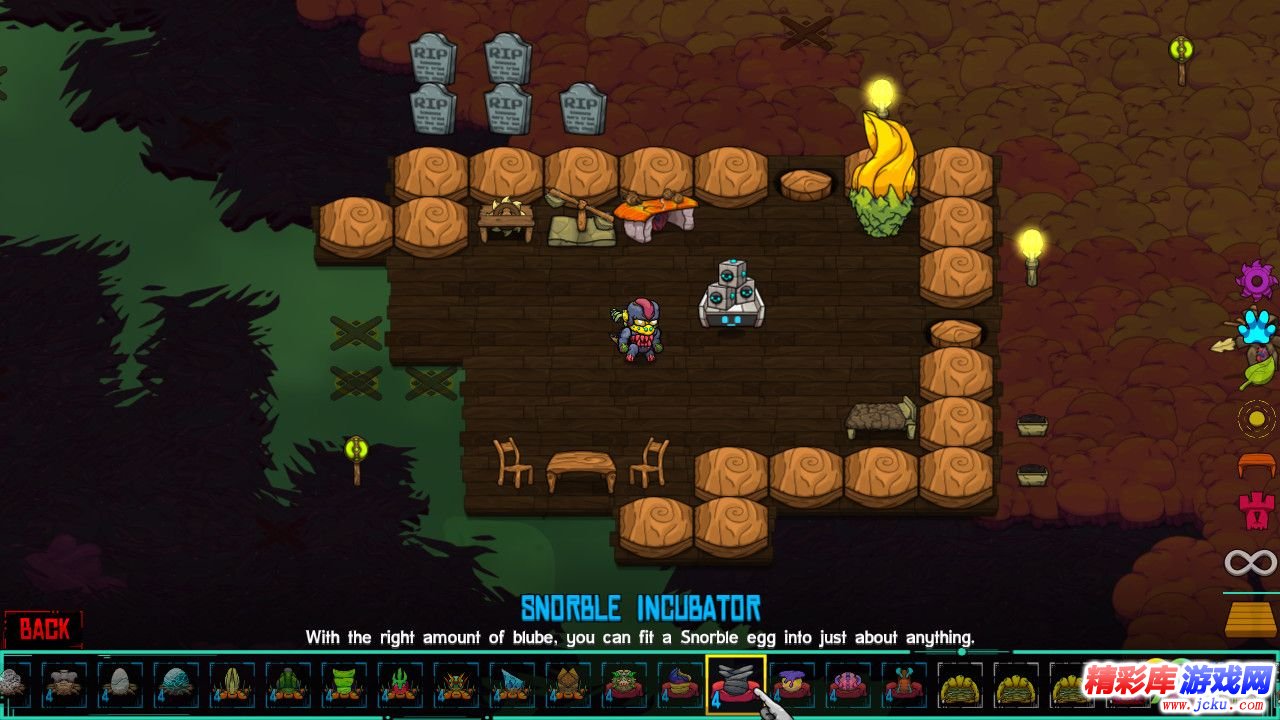Choose the bright green striped egg incubator
Image resolution: width=1280 pixels, height=720 pixels.
(x=344, y=685)
